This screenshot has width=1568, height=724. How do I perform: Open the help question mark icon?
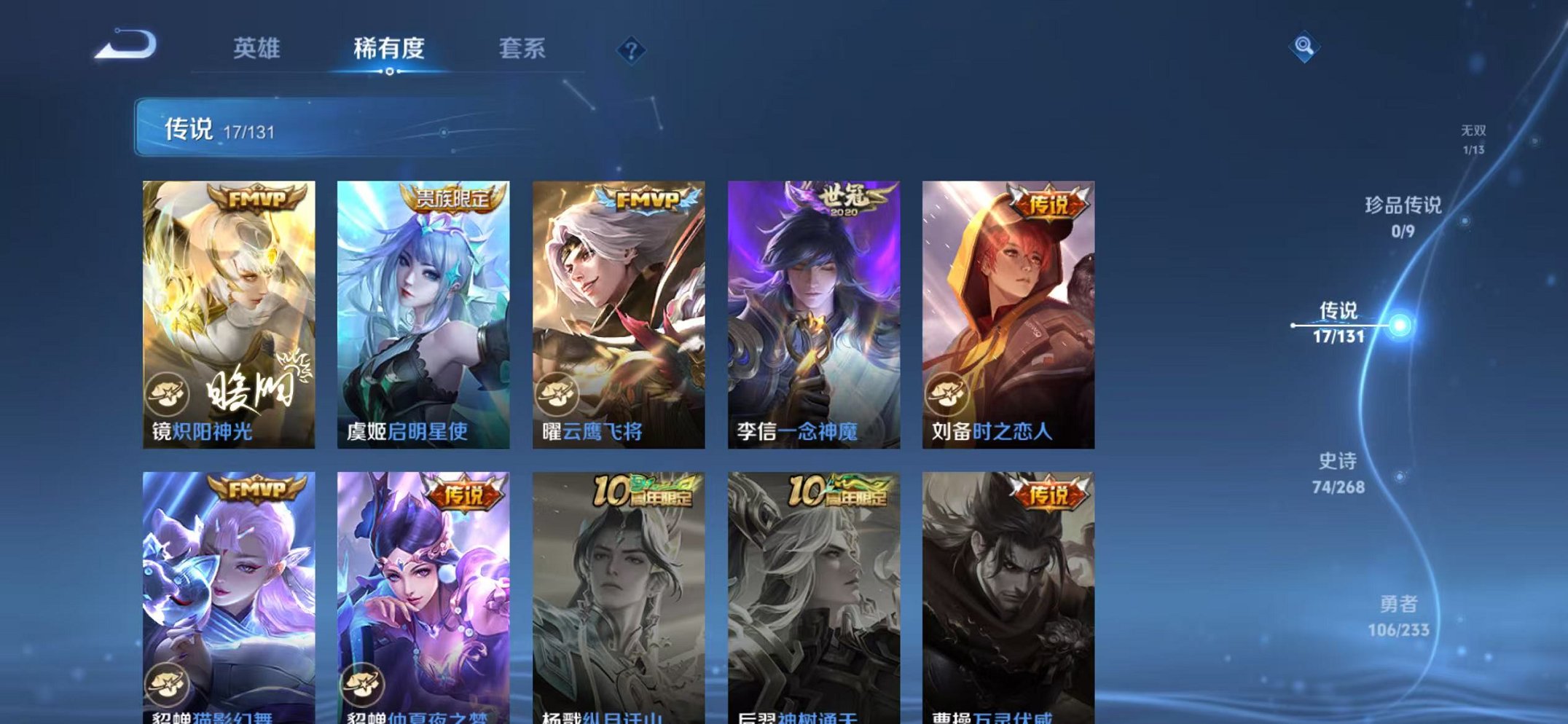tap(631, 50)
